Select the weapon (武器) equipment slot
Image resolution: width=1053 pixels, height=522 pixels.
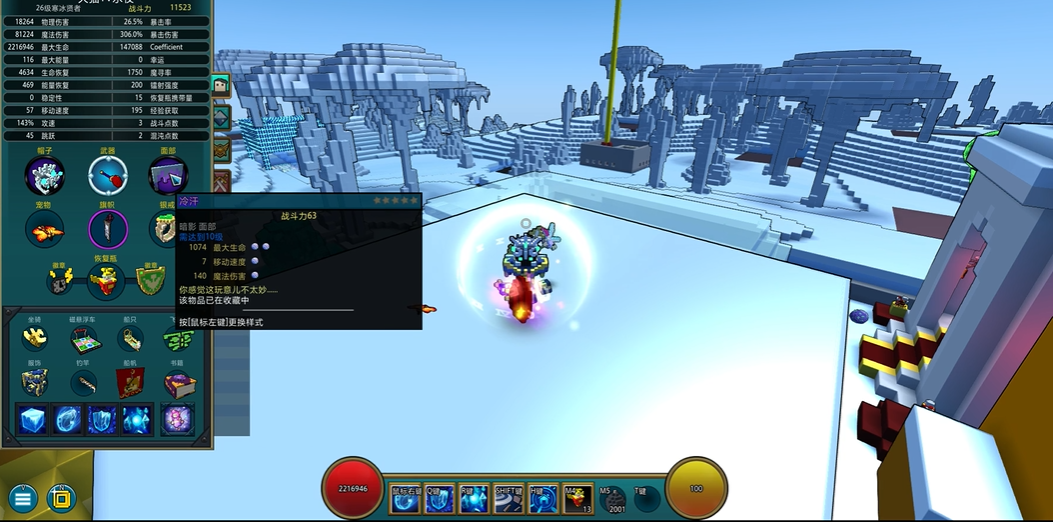[x=107, y=176]
